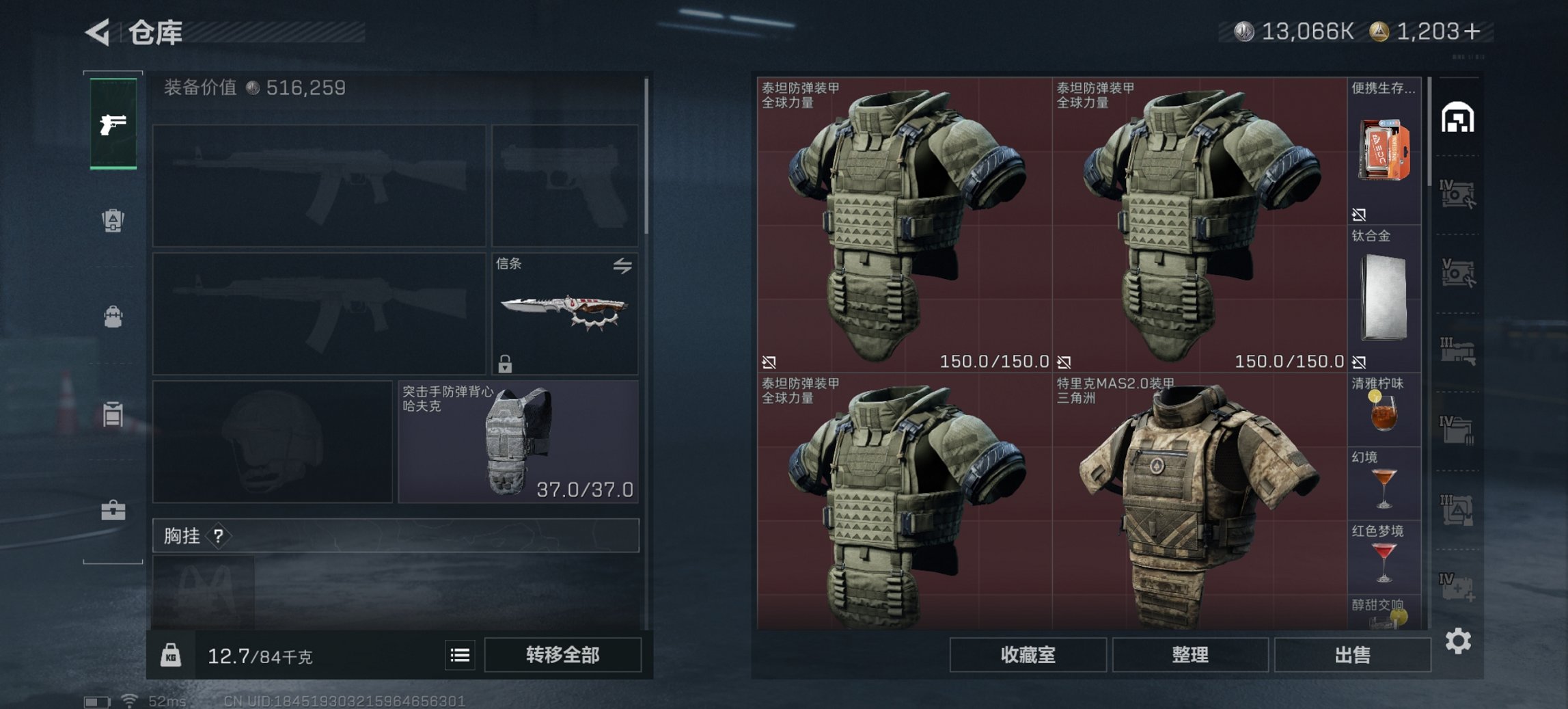The height and width of the screenshot is (709, 1568).
Task: Open the 胸挂 help question mark
Action: click(217, 535)
